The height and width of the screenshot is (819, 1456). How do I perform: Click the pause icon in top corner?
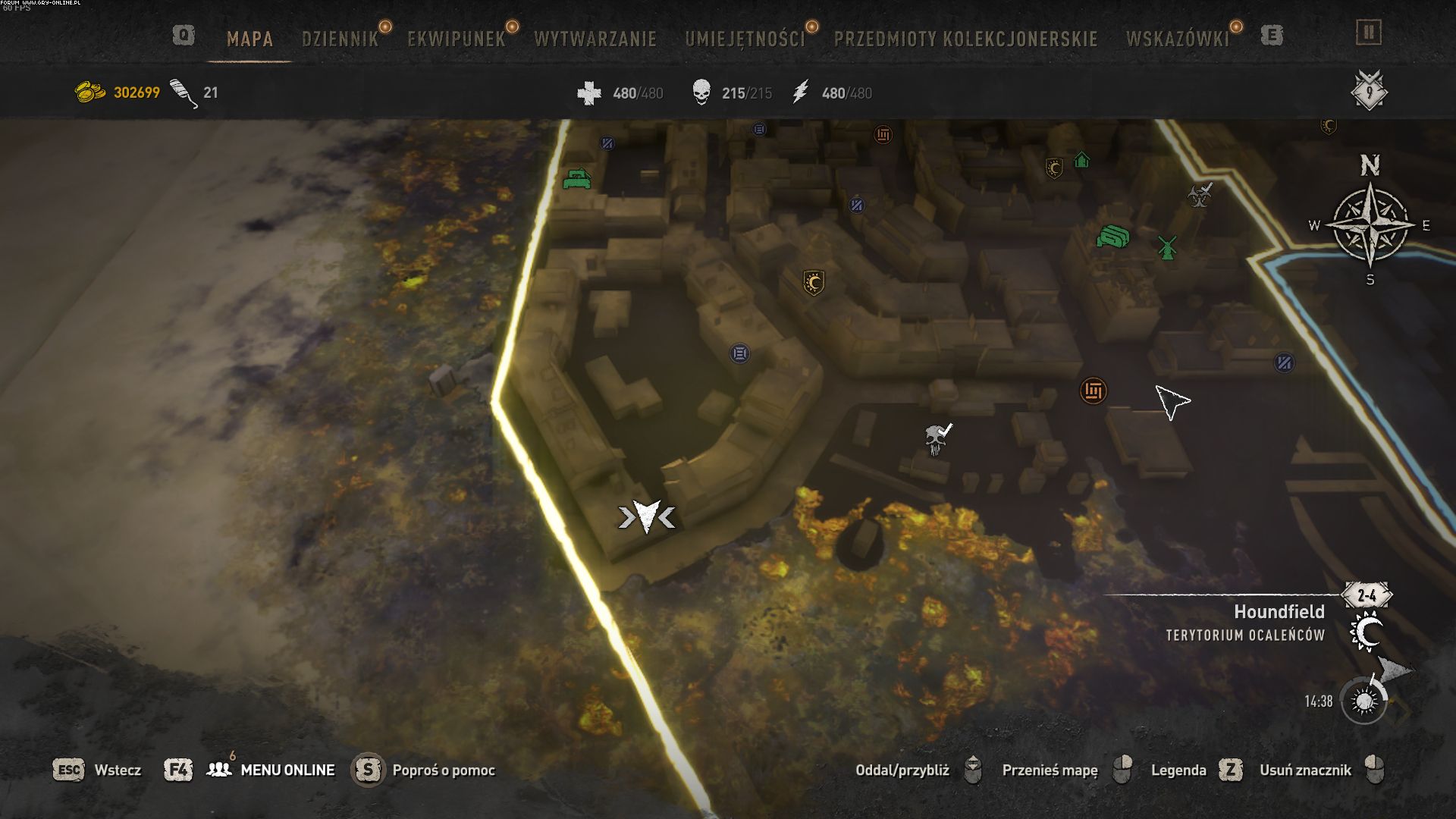coord(1369,33)
